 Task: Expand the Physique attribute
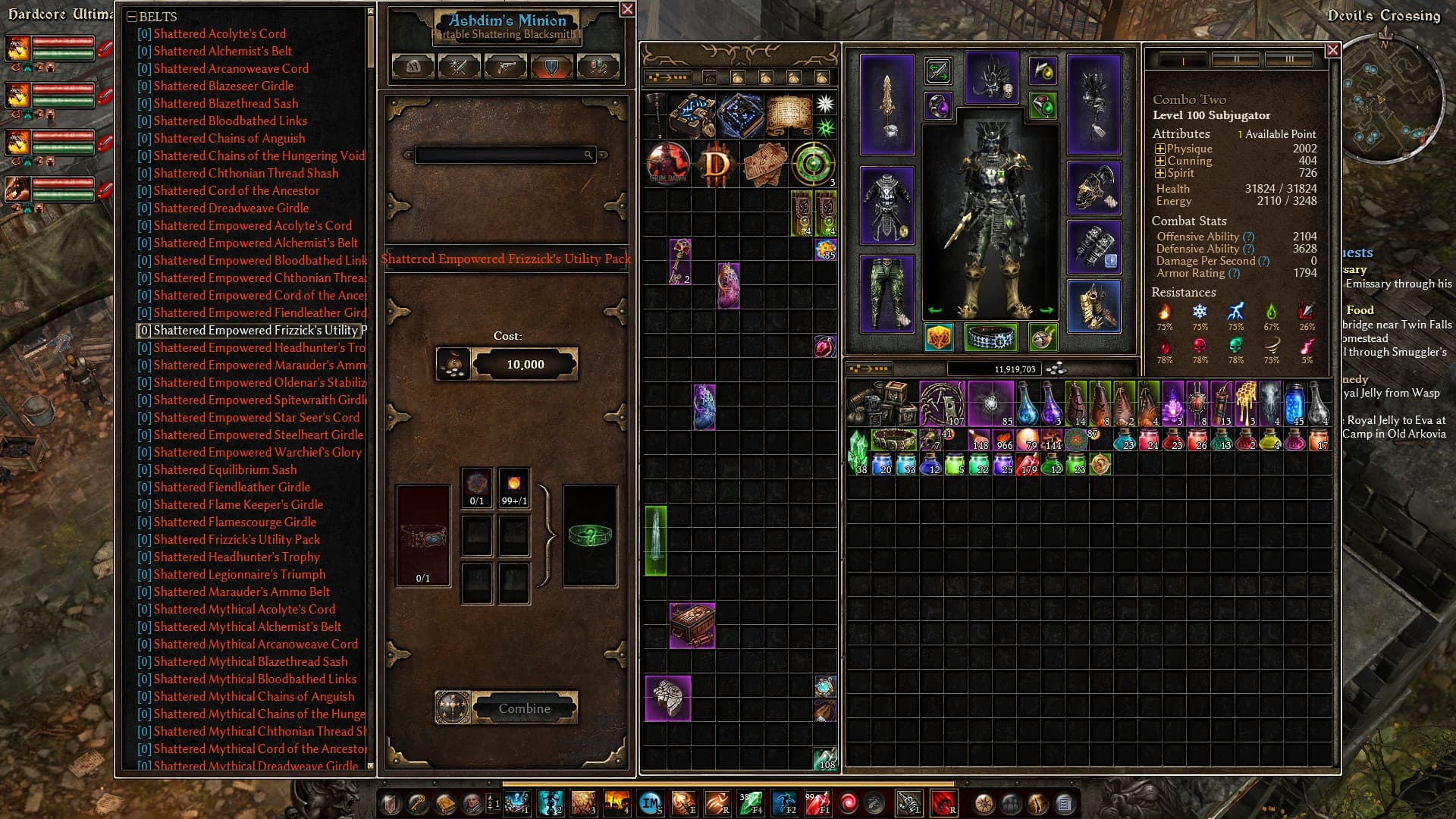click(x=1159, y=149)
